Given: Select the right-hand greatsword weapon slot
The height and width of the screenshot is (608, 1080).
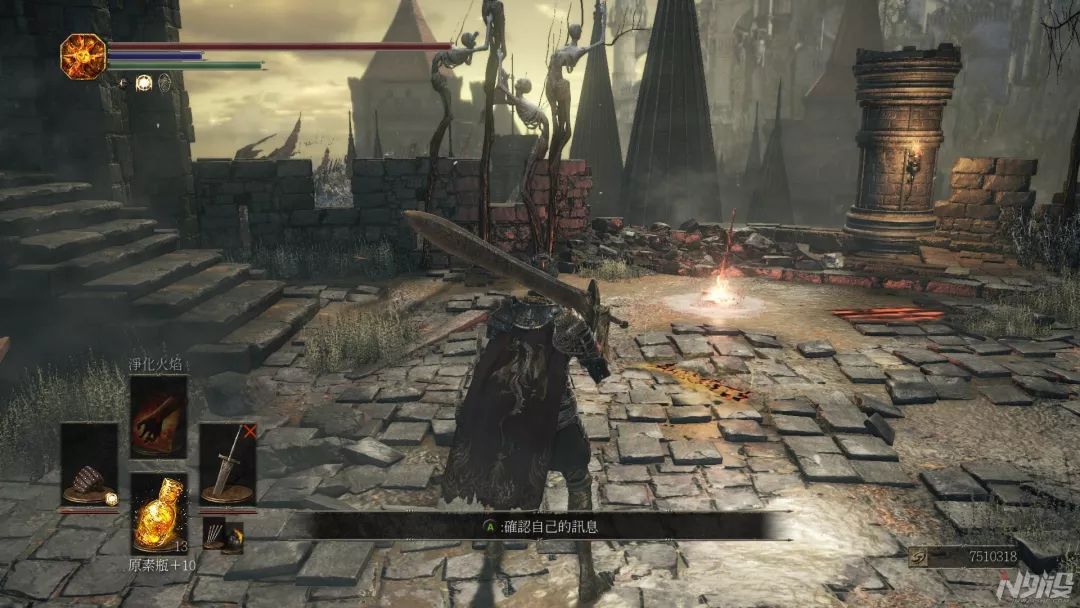Looking at the screenshot, I should (x=228, y=464).
